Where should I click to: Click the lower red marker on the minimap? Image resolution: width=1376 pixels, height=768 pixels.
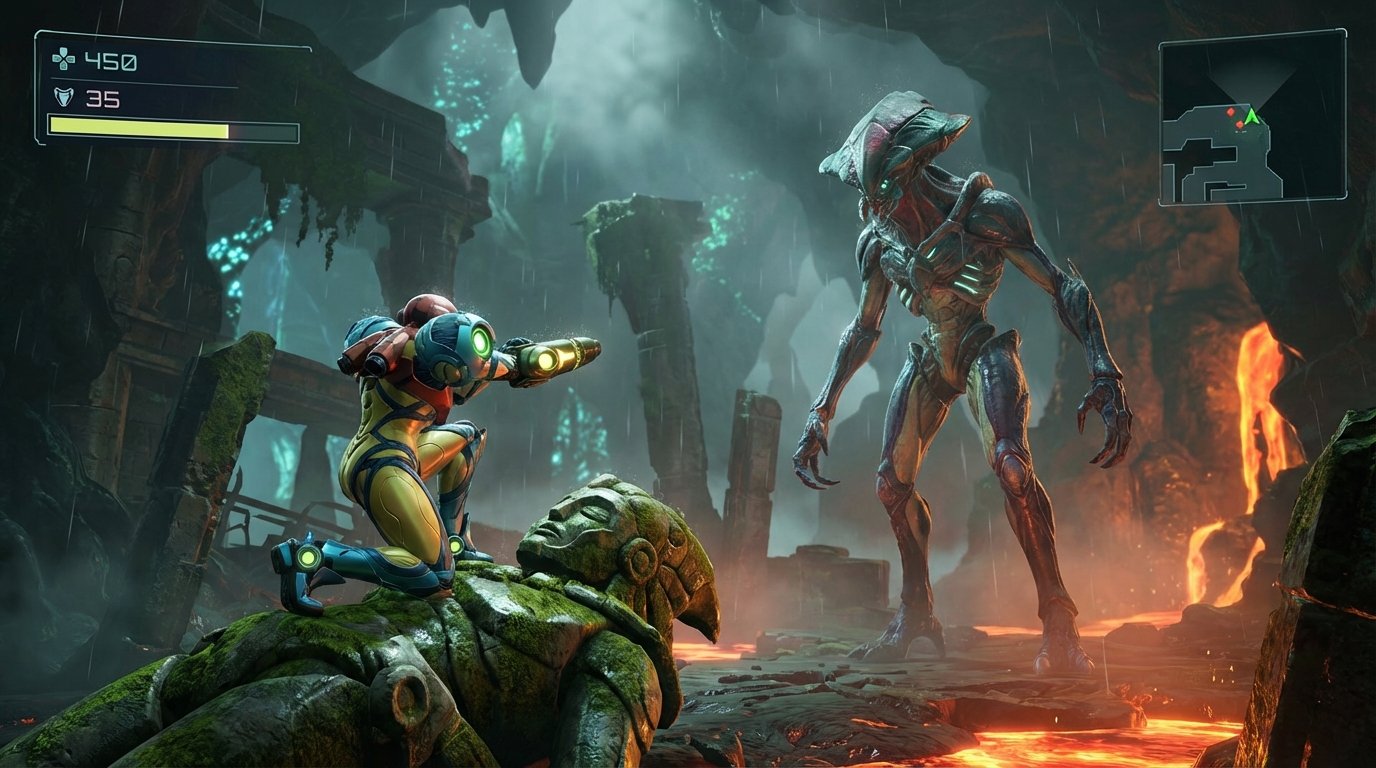click(1240, 125)
